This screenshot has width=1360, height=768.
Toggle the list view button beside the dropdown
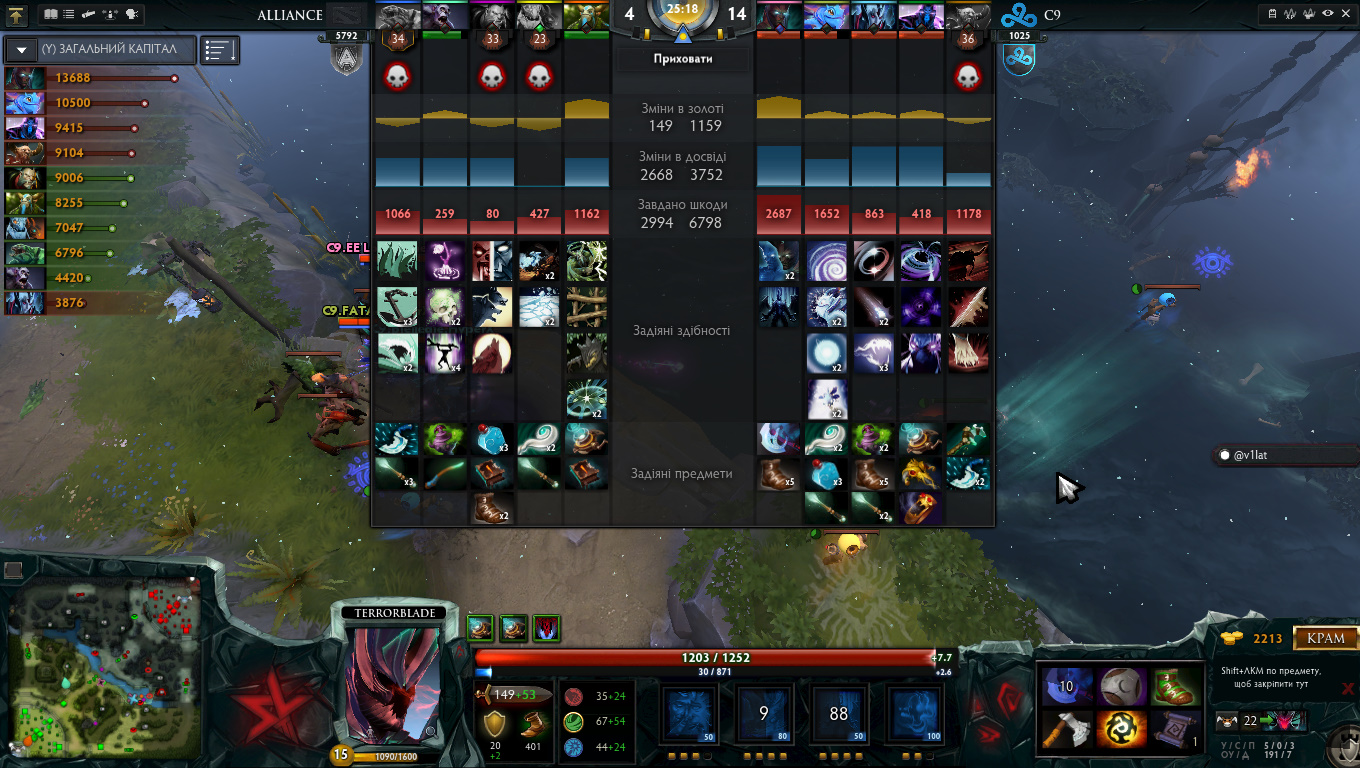[x=219, y=49]
